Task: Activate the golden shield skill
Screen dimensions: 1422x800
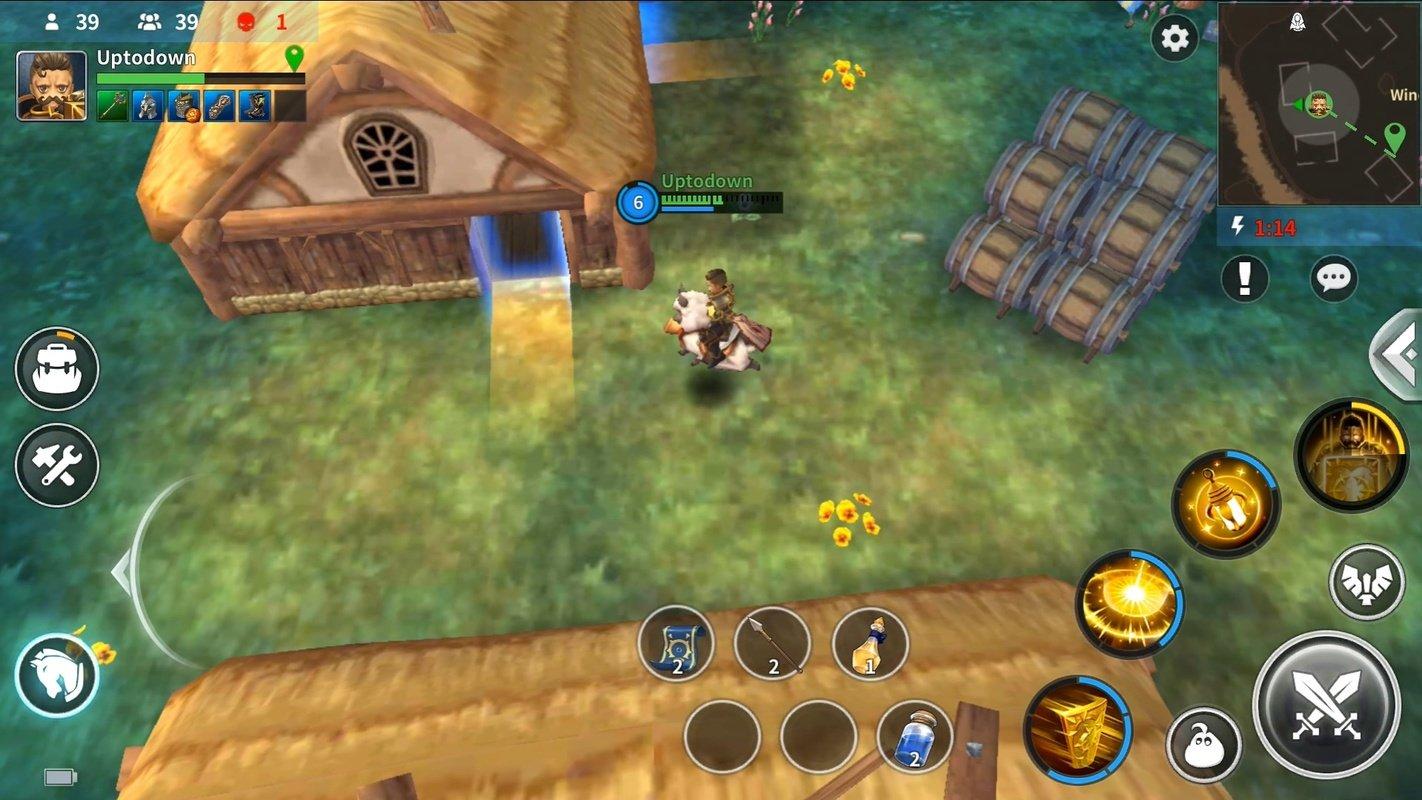Action: 1077,729
